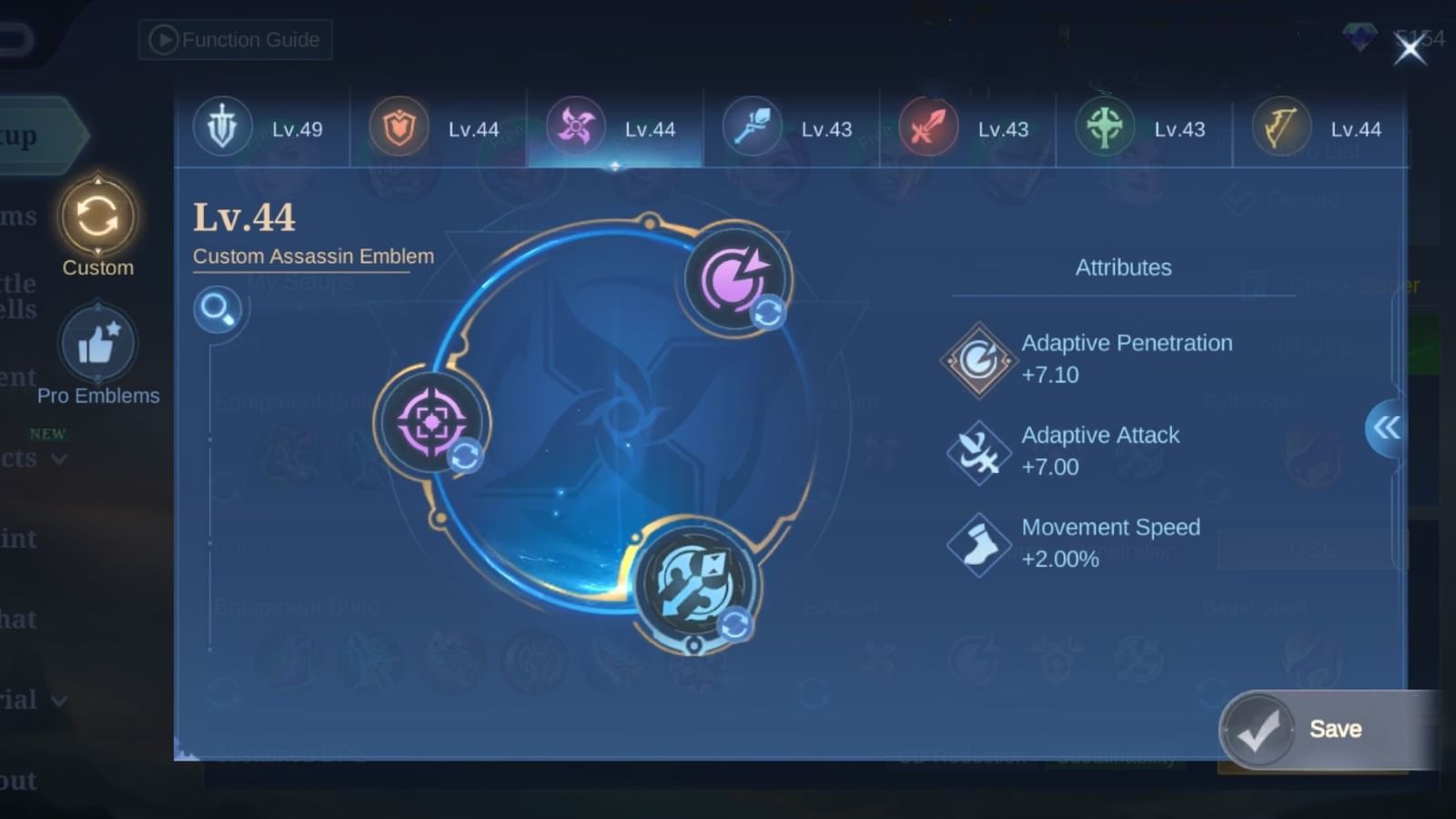This screenshot has height=819, width=1456.
Task: Click the magnifier icon below Custom Assassin Emblem
Action: [x=217, y=309]
